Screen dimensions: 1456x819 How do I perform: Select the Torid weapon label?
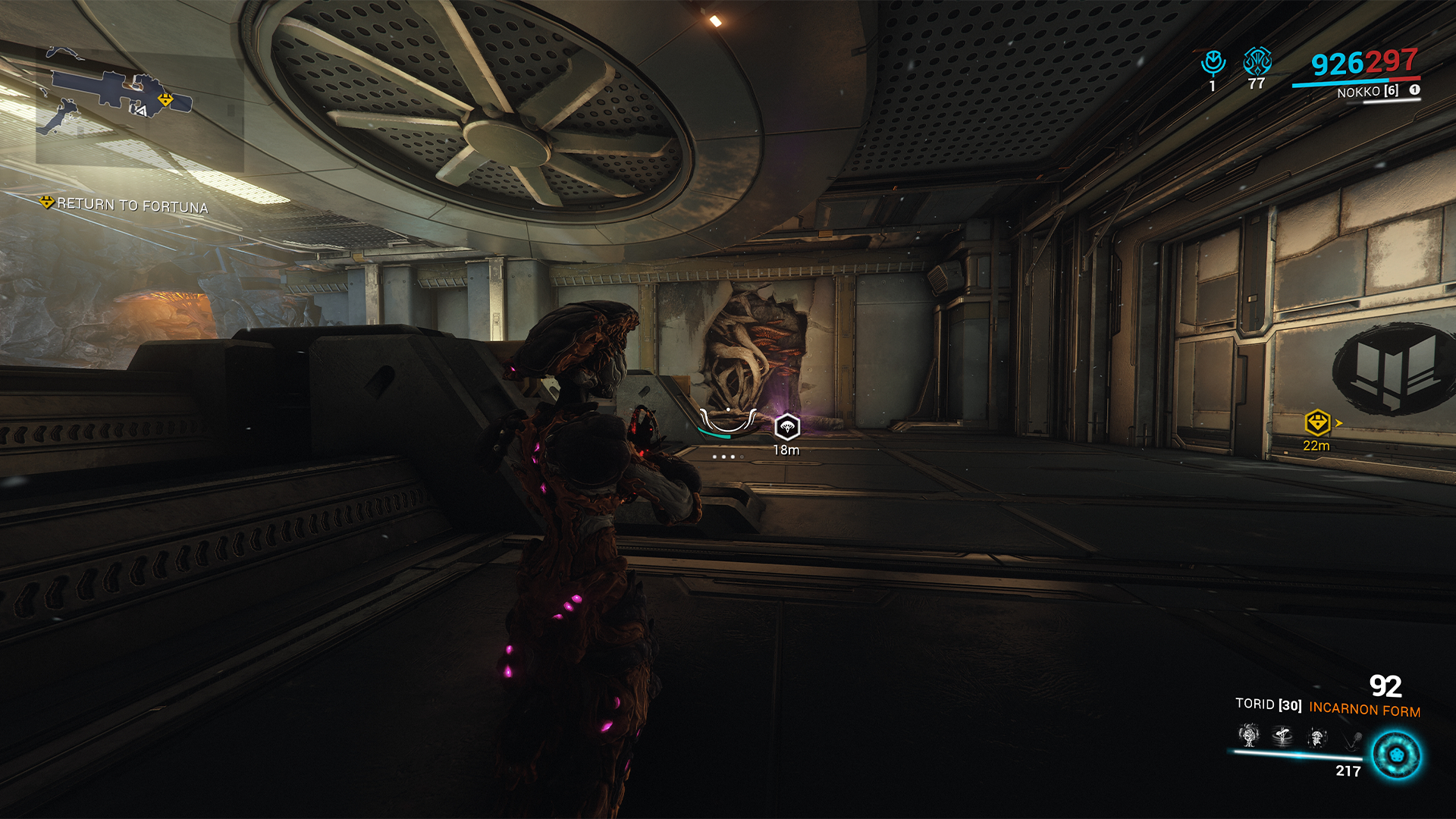pos(1268,704)
